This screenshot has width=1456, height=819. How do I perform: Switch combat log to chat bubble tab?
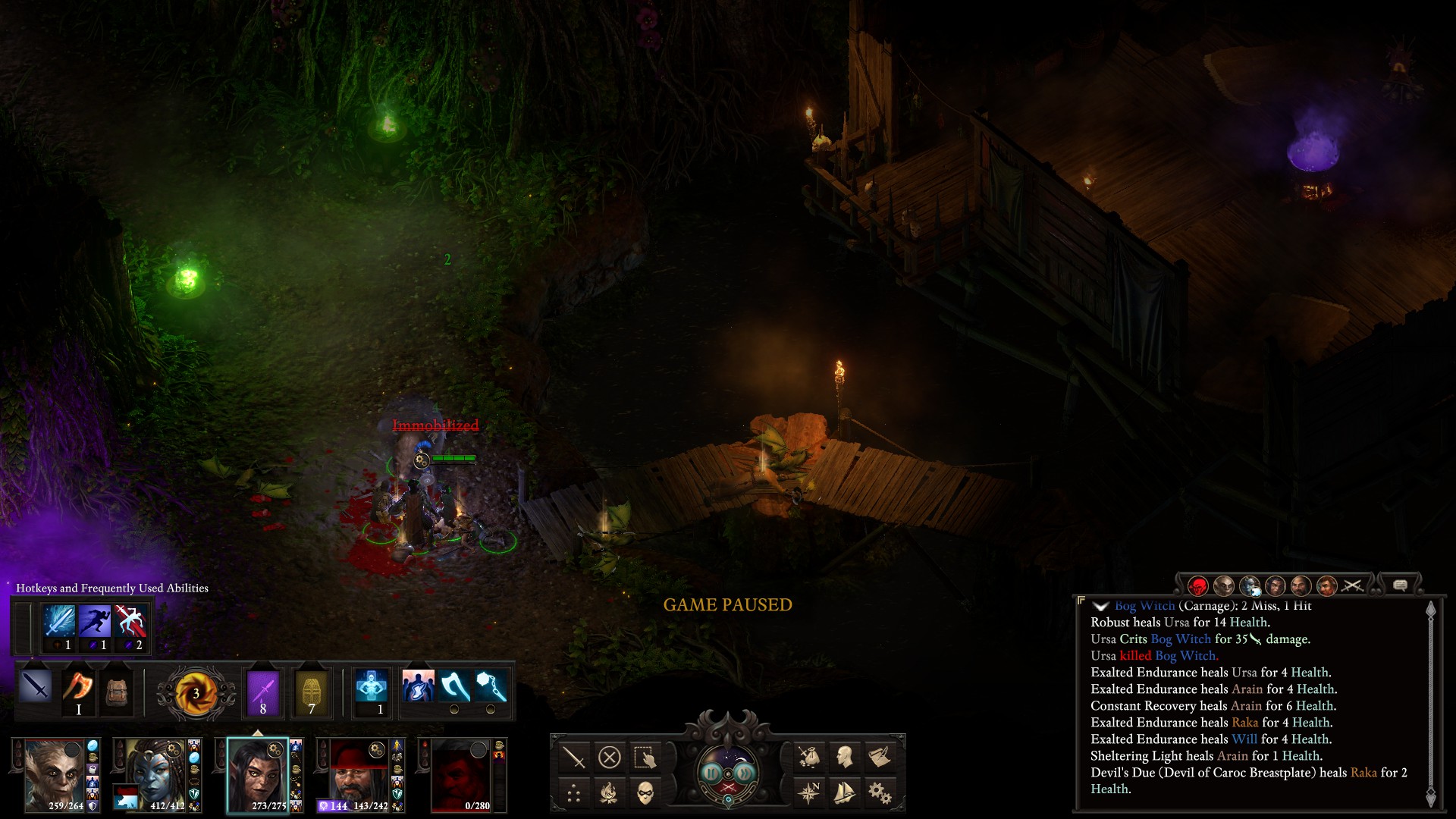[1400, 585]
